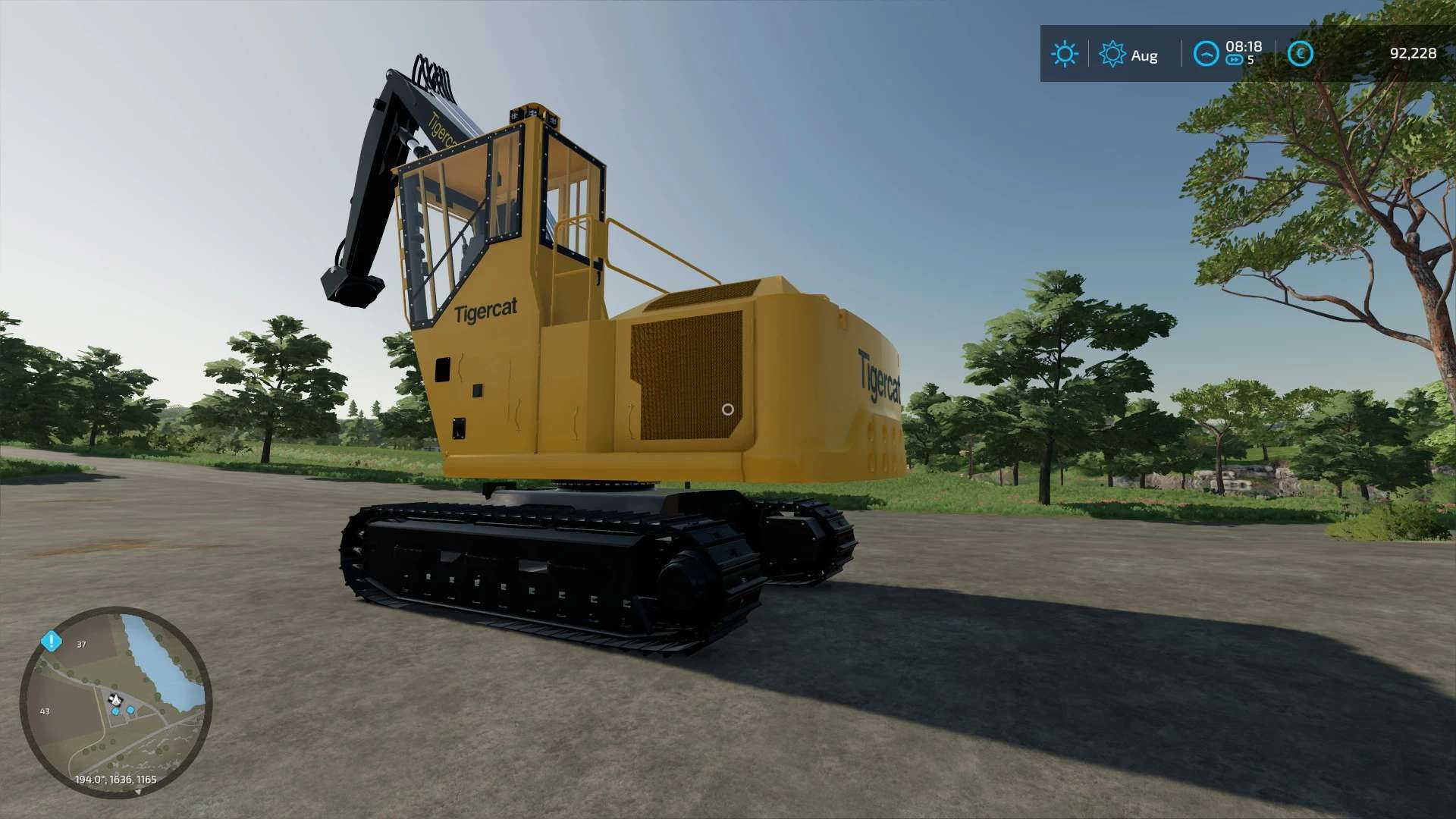This screenshot has height=819, width=1456.
Task: Select field number 43 on the minimap
Action: click(45, 711)
